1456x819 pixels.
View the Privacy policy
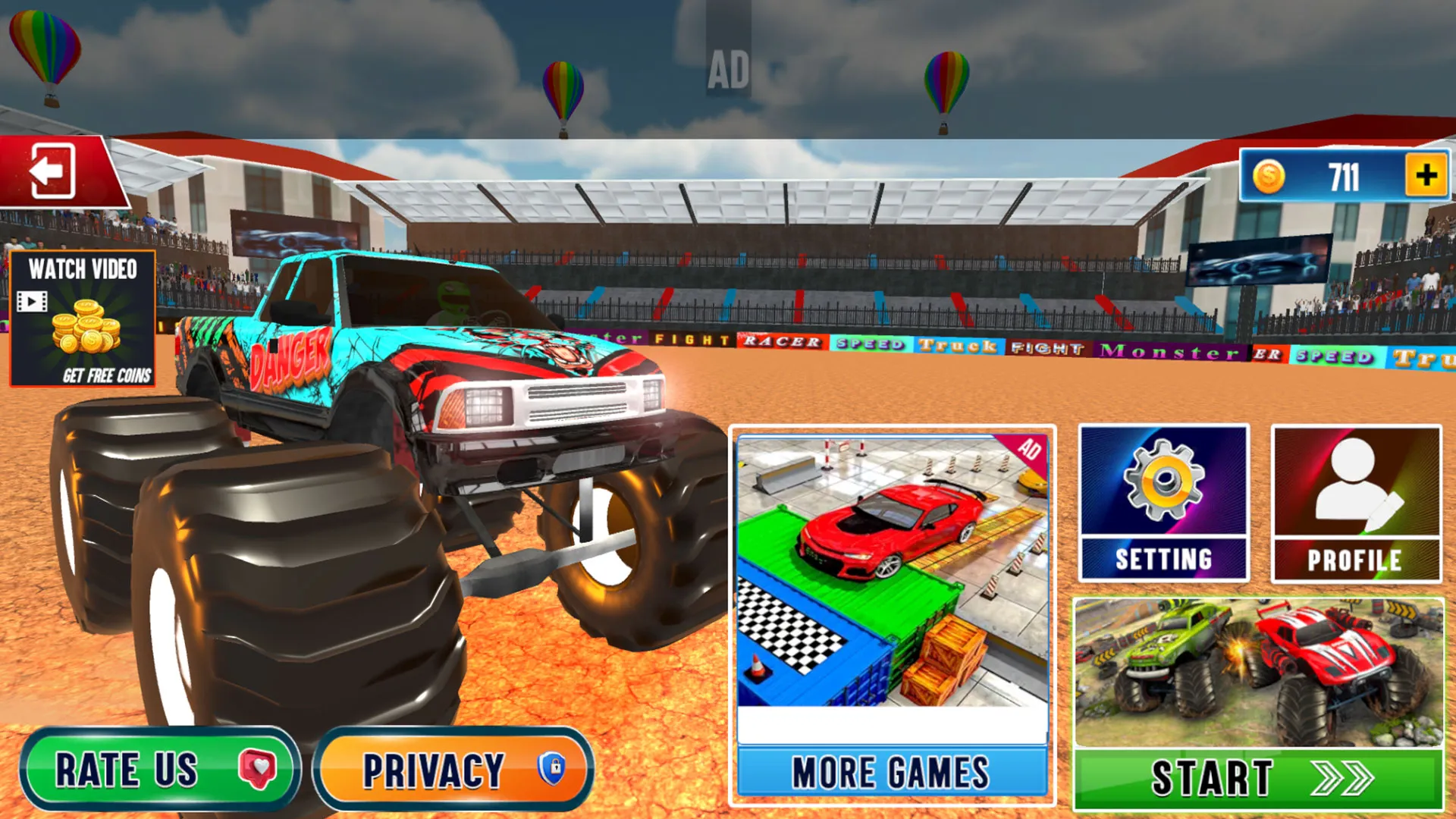point(453,769)
